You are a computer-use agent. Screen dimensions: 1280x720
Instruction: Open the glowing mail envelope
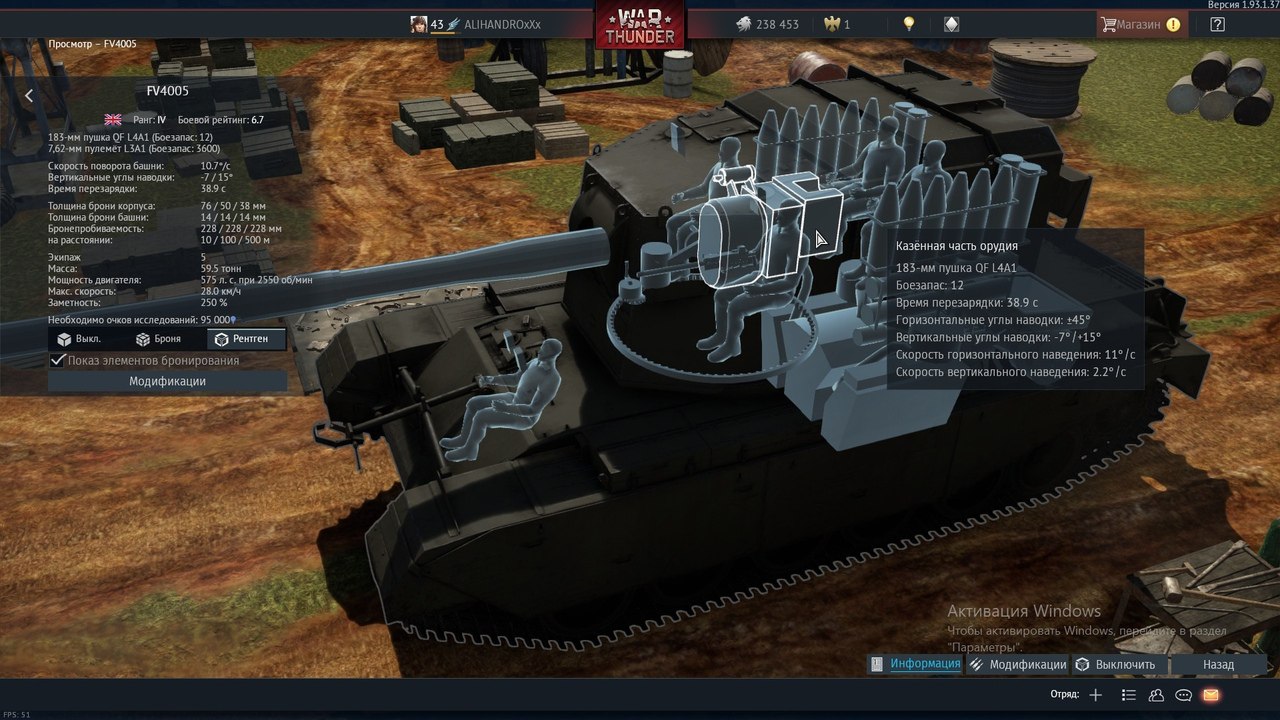[1211, 695]
